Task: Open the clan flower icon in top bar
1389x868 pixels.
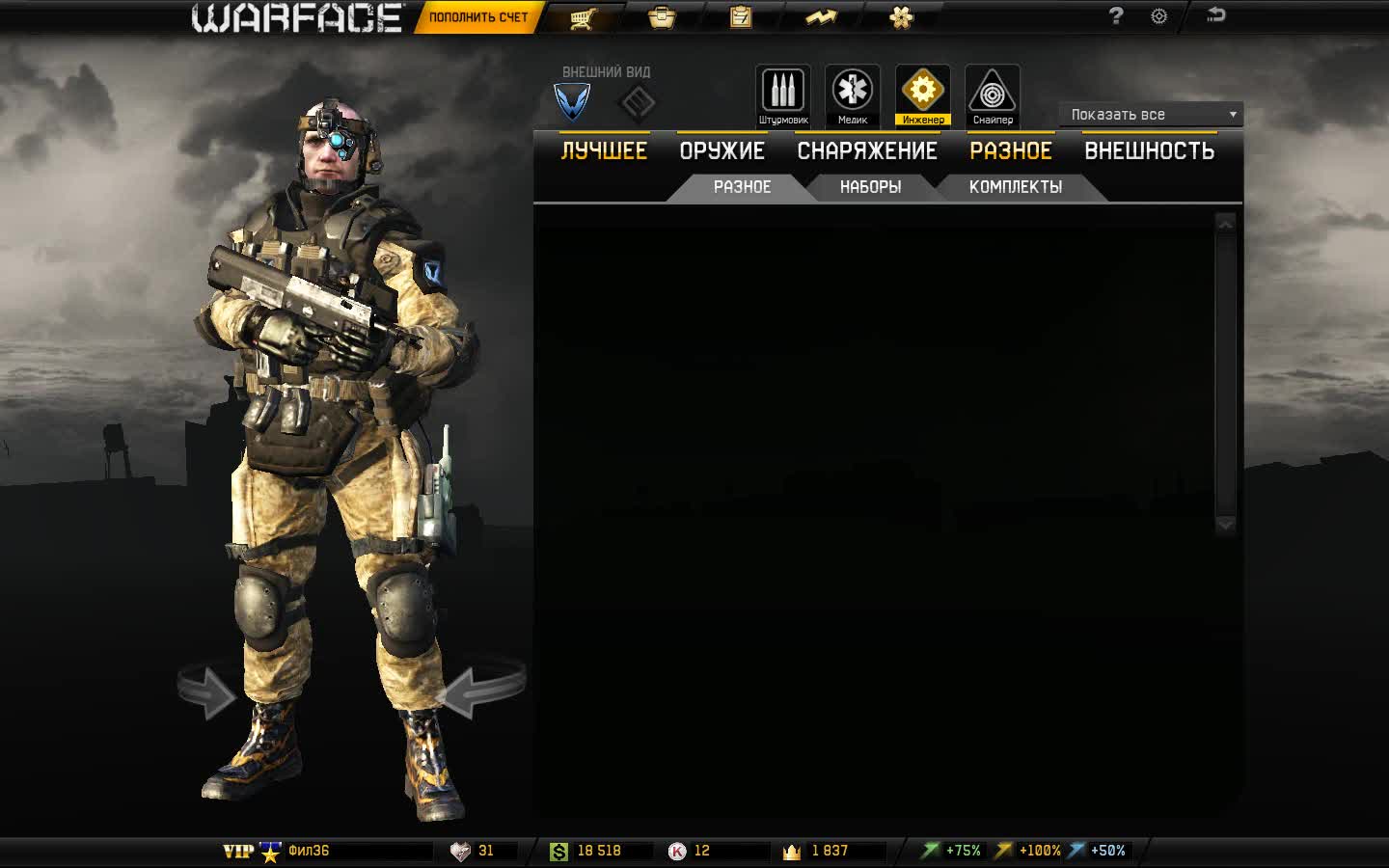Action: coord(901,16)
